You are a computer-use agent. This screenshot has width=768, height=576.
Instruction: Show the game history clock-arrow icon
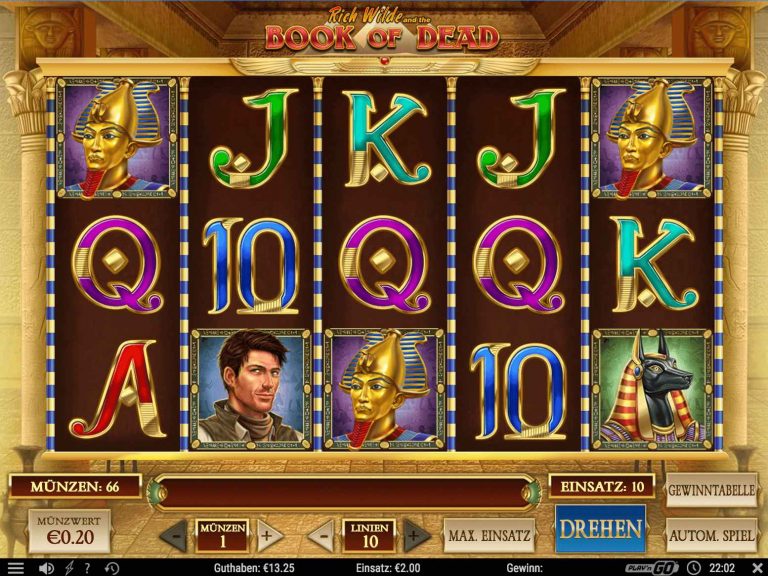coord(112,568)
